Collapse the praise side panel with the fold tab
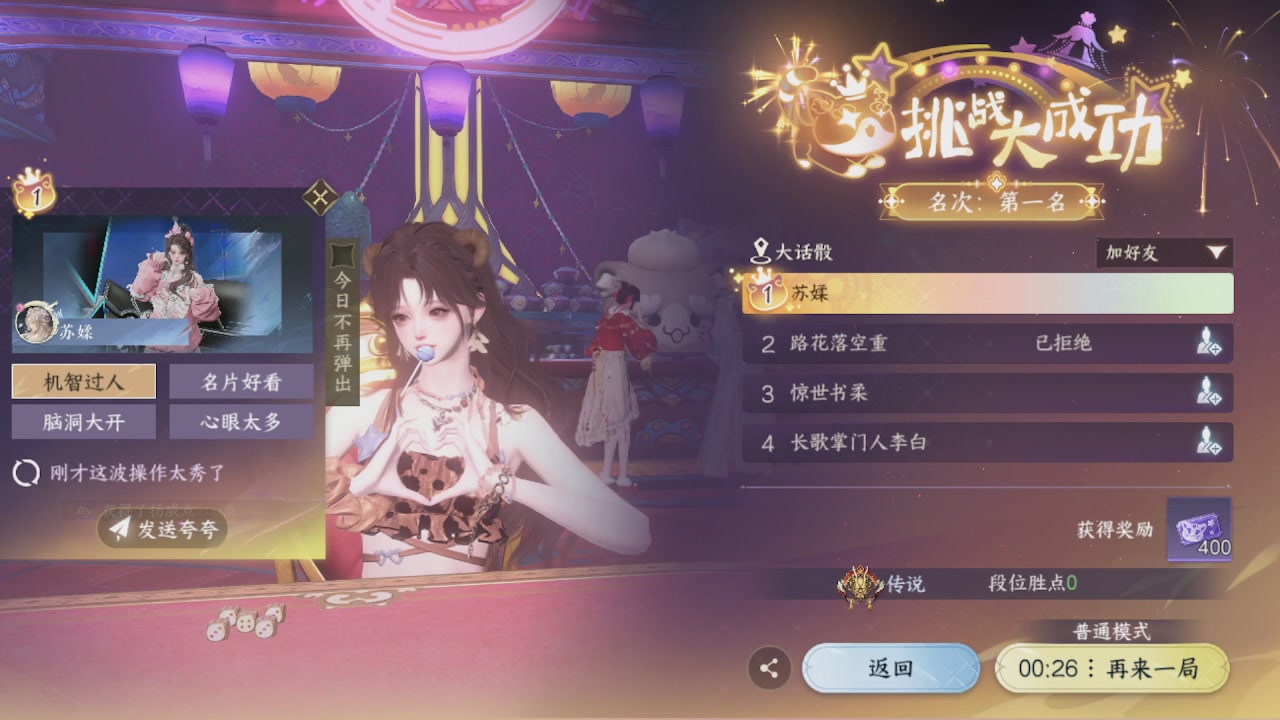 pos(318,198)
